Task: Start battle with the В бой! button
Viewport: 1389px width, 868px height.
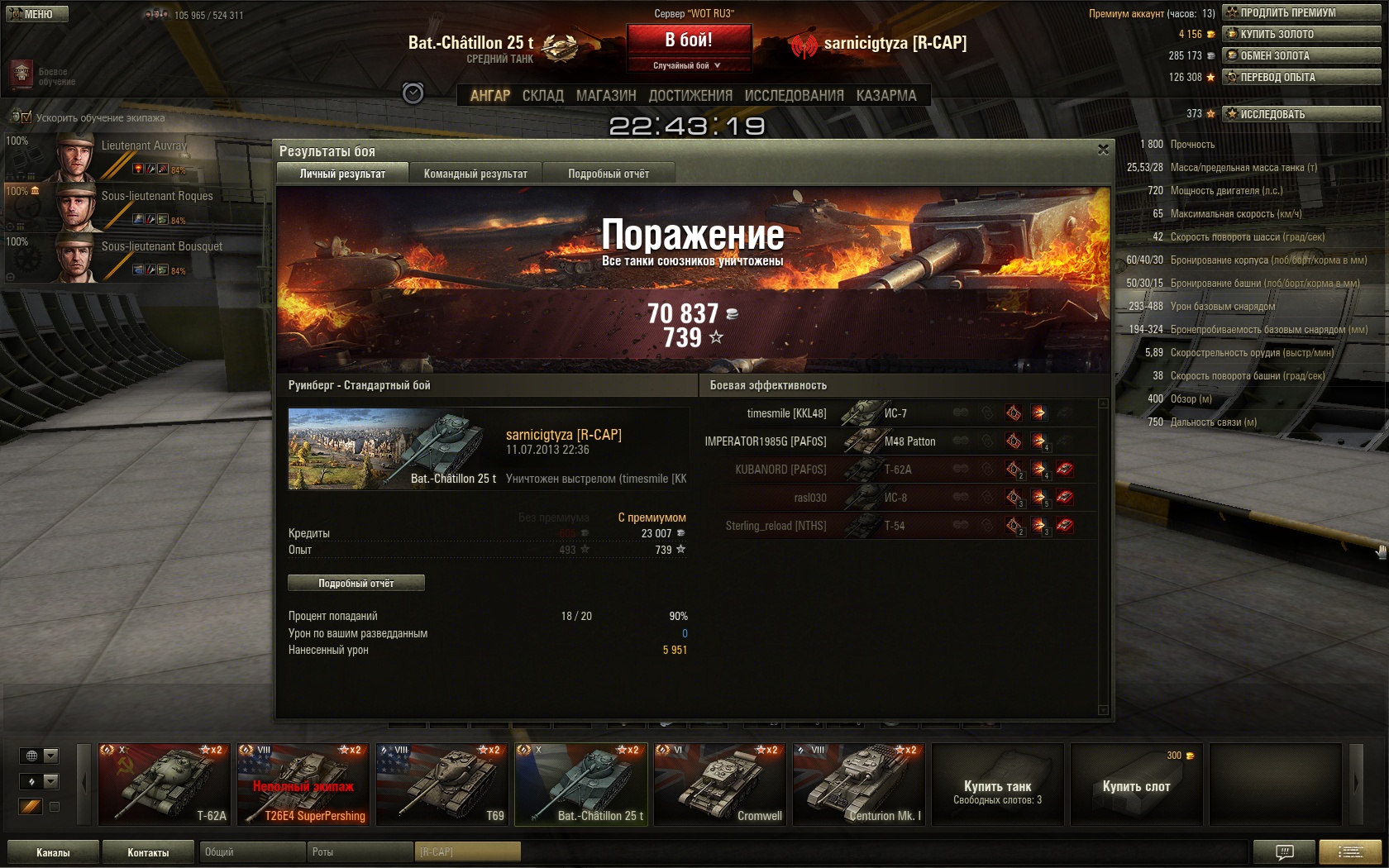Action: tap(689, 40)
